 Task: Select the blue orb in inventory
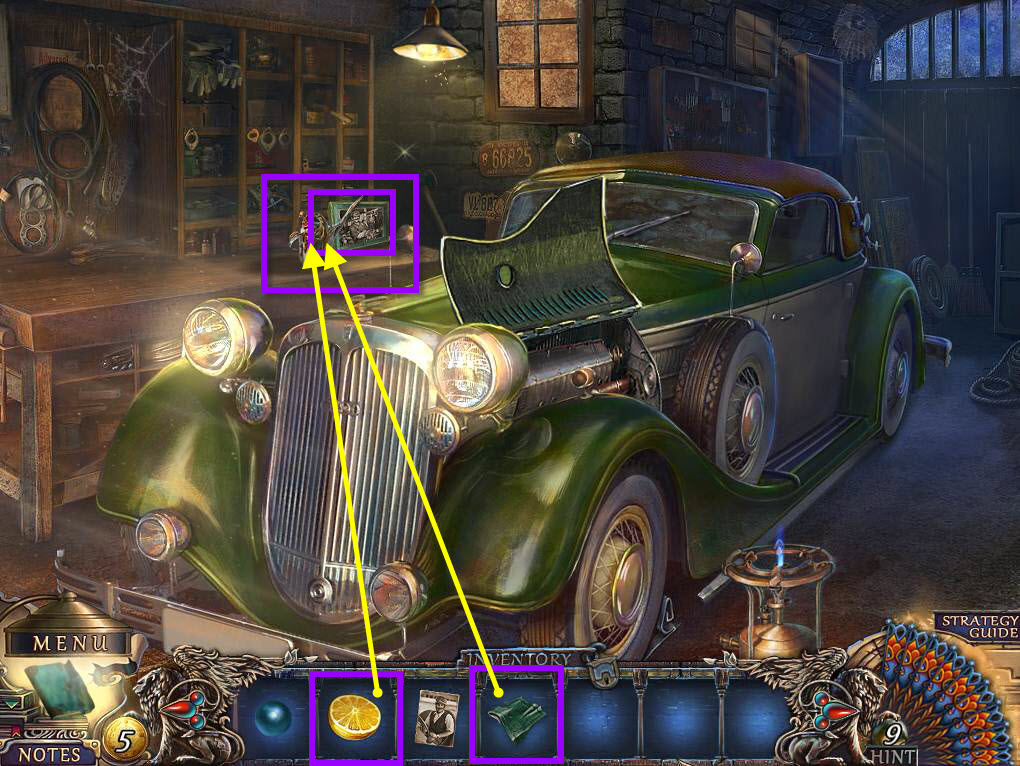(x=274, y=717)
